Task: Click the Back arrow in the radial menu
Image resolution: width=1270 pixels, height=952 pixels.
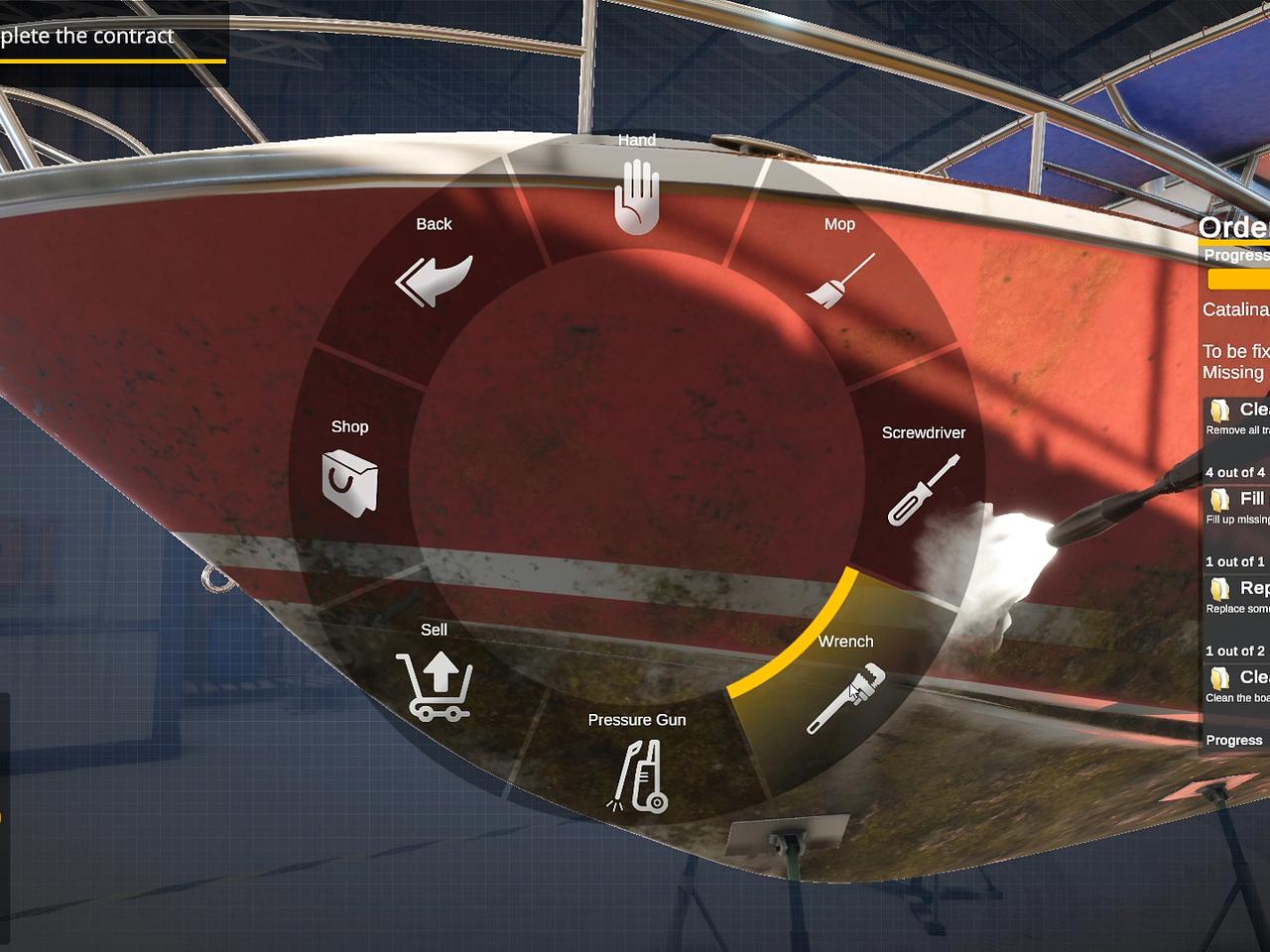Action: click(434, 279)
